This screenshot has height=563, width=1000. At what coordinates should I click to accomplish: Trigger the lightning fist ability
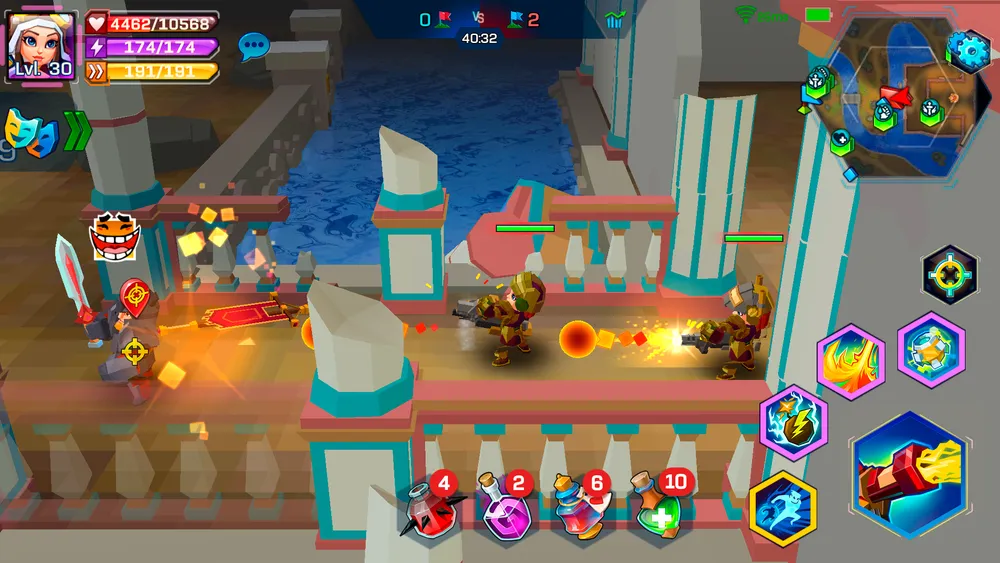pos(793,423)
